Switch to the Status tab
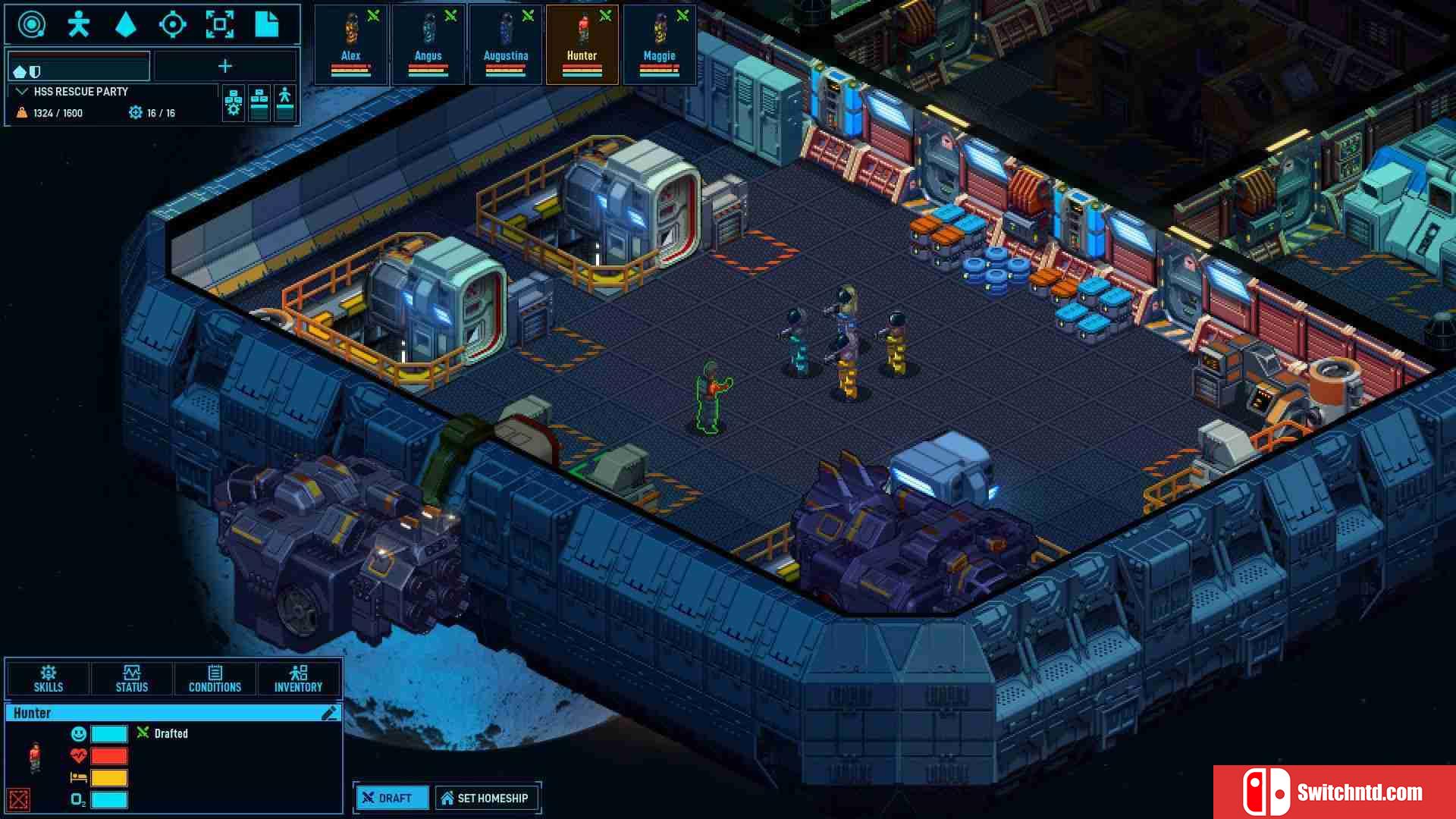 point(132,678)
